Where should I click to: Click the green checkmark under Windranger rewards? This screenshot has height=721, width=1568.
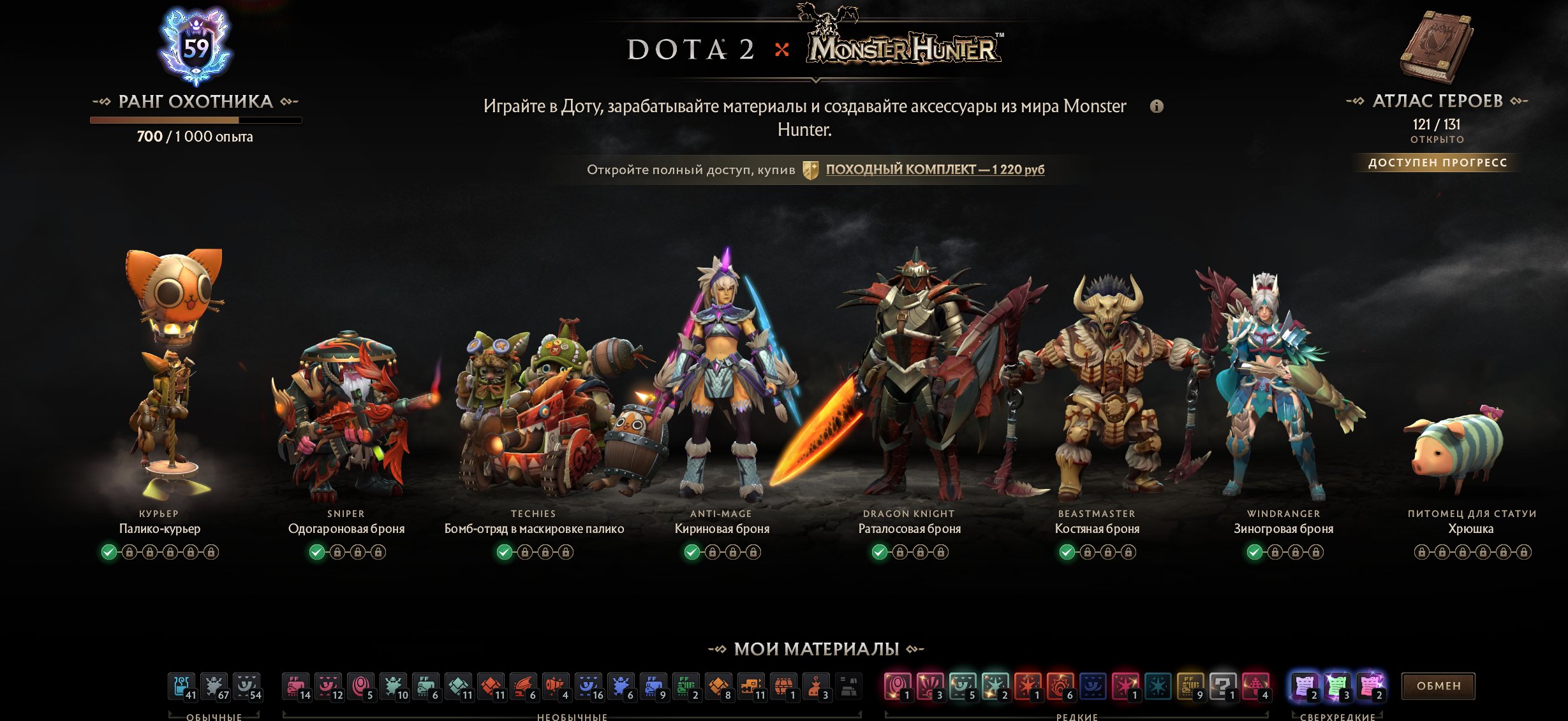pos(1254,553)
